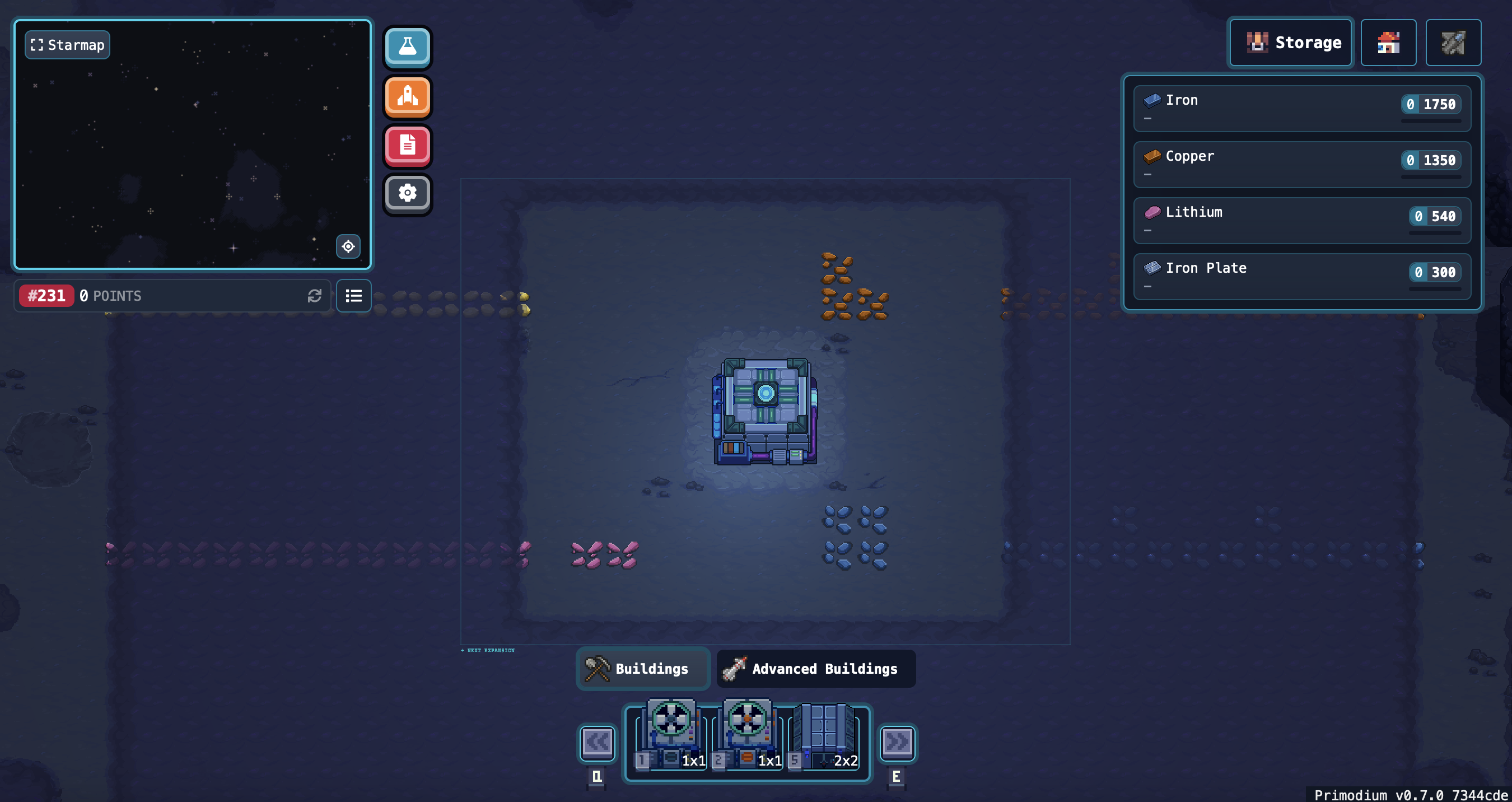Open the gear settings menu
This screenshot has width=1512, height=802.
coord(407,193)
